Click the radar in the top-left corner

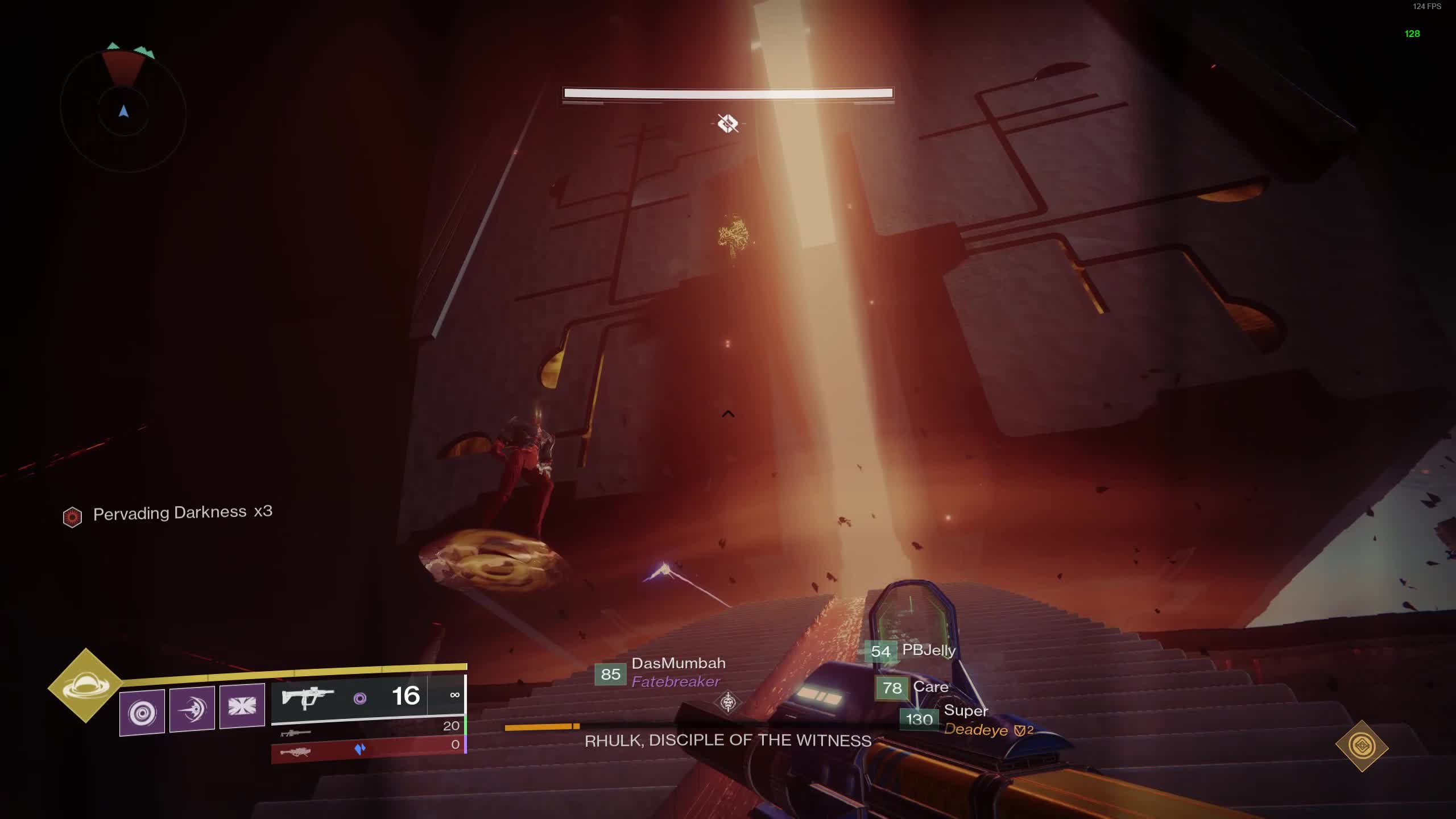(x=123, y=111)
